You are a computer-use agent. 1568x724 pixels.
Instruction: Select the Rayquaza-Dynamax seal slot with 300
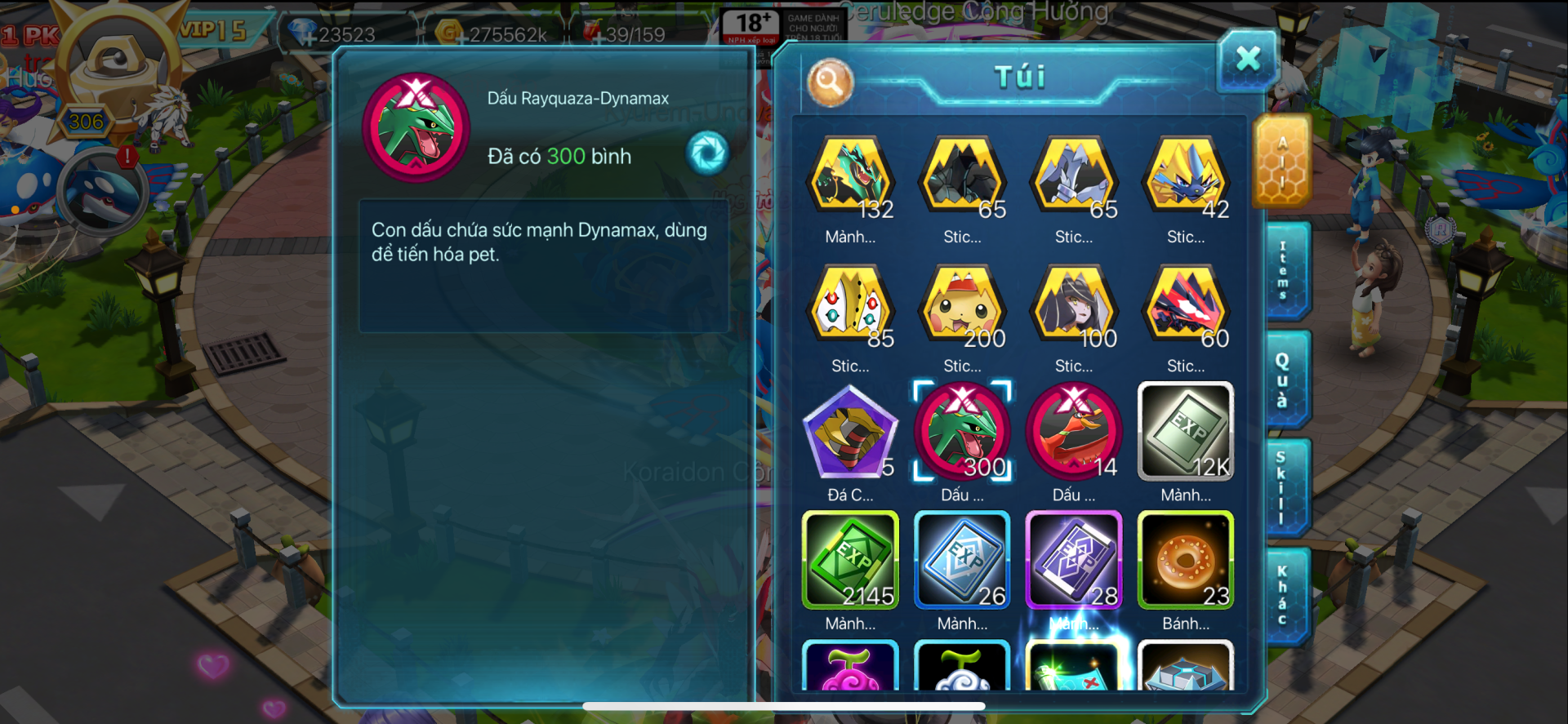point(962,432)
